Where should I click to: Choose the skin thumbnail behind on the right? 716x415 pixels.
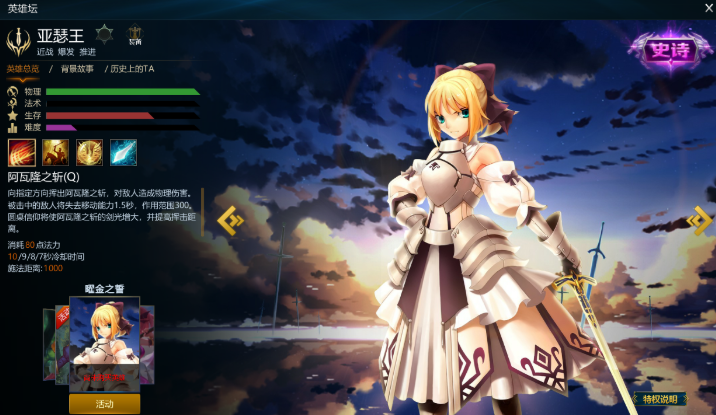coord(148,345)
